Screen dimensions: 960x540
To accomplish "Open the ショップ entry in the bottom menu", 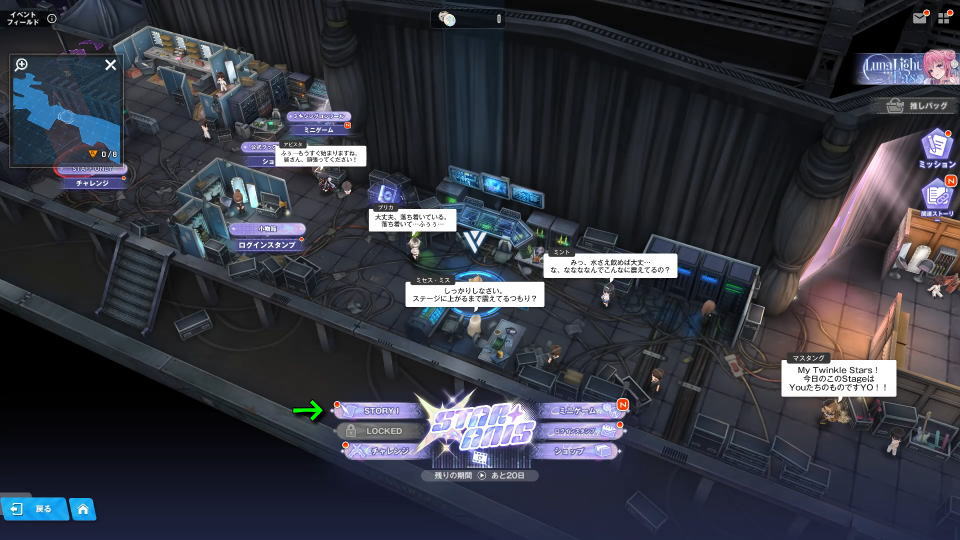I will tap(575, 451).
